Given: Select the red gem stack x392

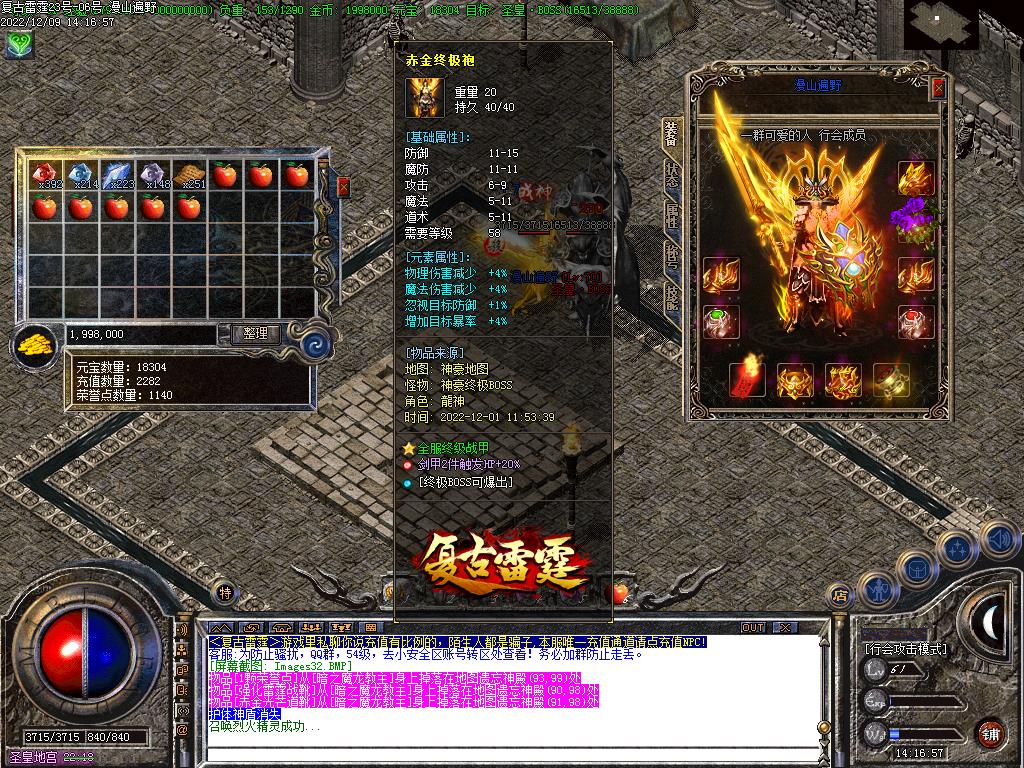Looking at the screenshot, I should [x=44, y=175].
